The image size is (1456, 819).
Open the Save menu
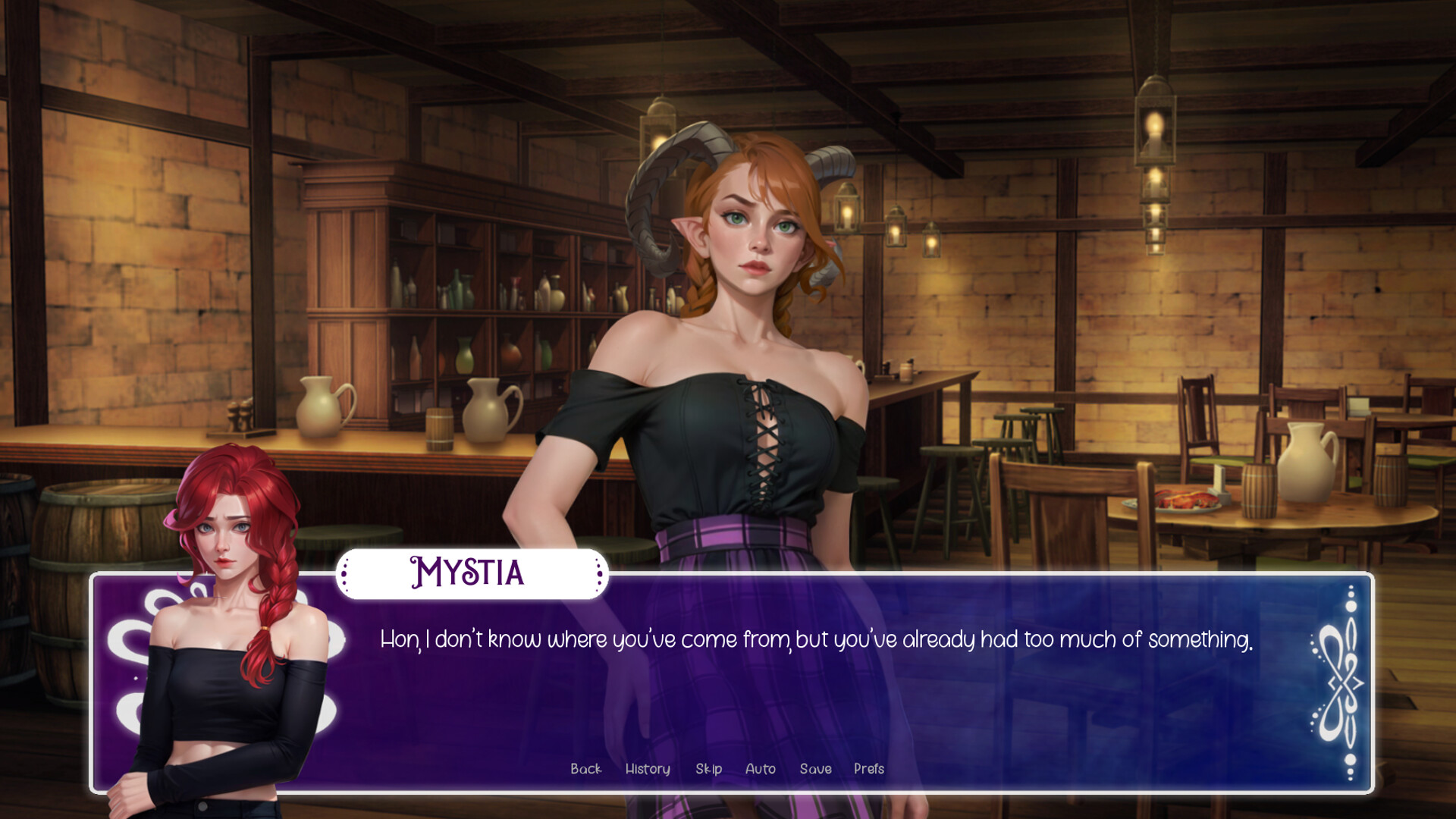(815, 769)
